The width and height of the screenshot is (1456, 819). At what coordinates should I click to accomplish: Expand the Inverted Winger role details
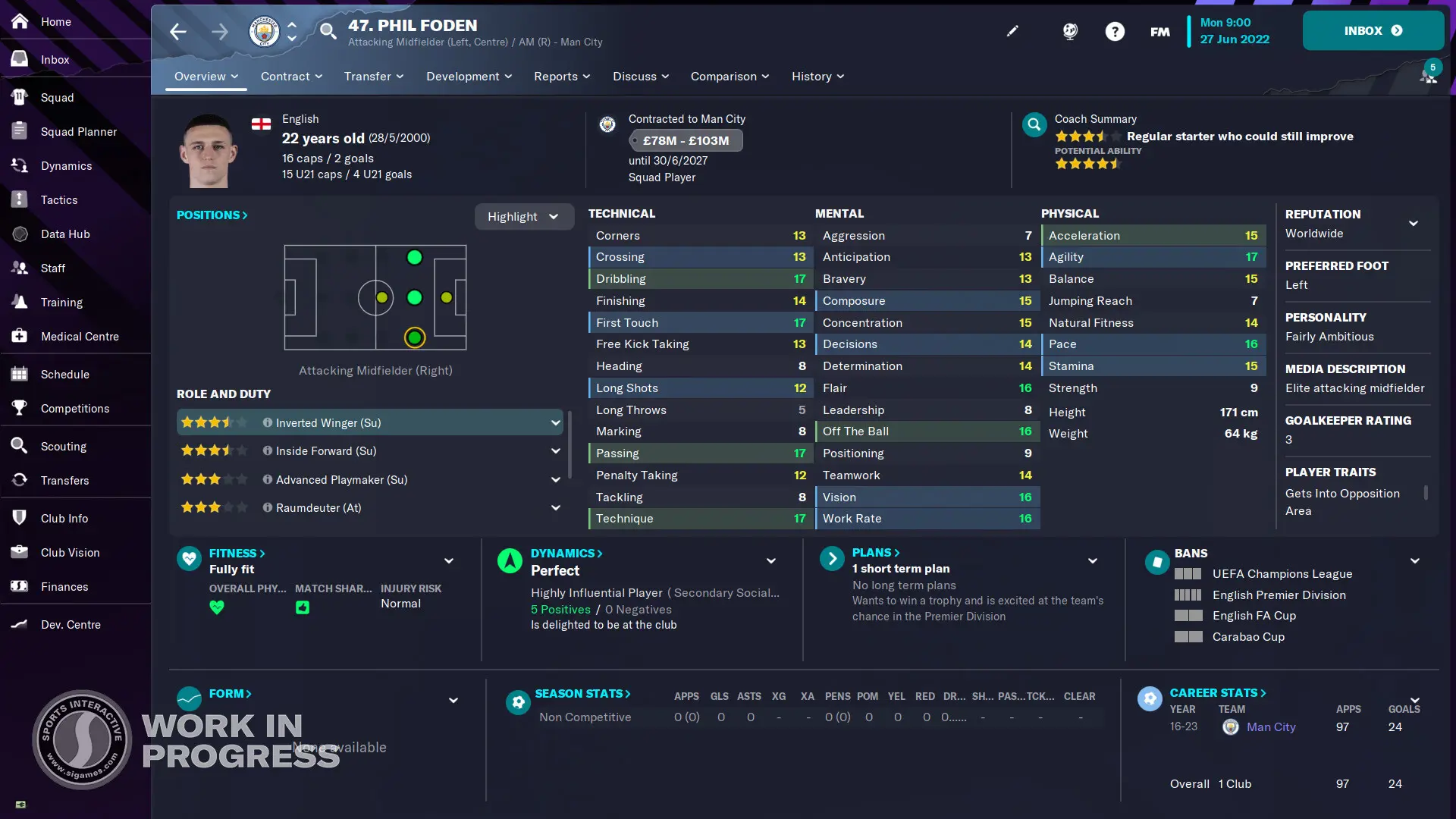click(556, 422)
